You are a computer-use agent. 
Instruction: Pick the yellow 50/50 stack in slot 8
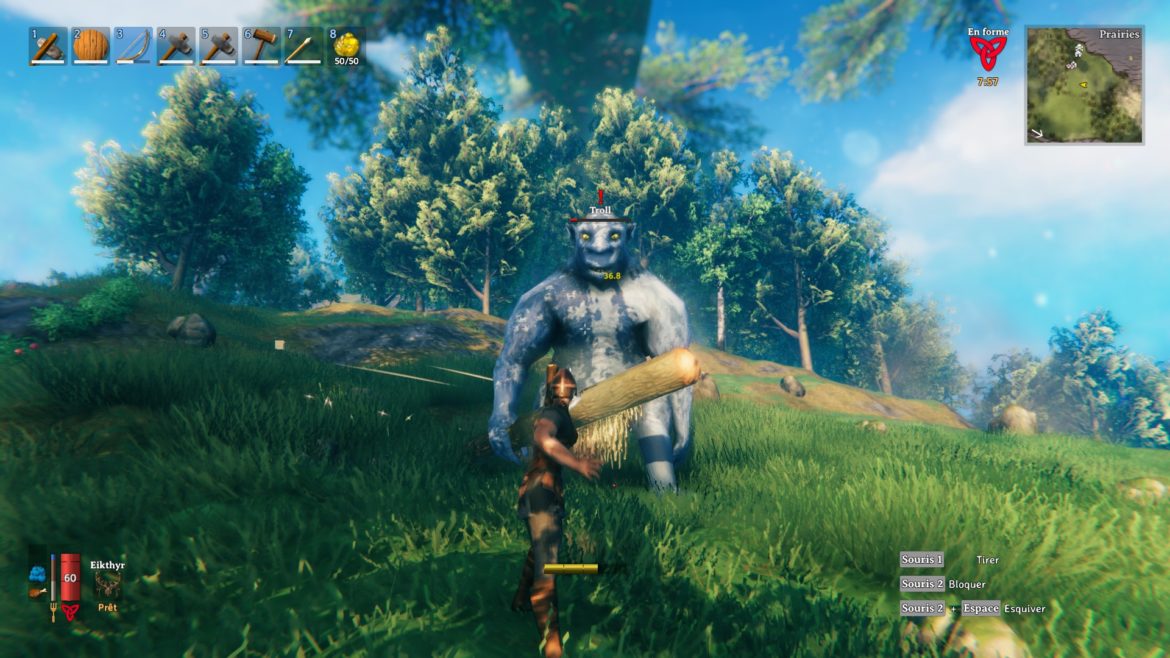coord(346,46)
